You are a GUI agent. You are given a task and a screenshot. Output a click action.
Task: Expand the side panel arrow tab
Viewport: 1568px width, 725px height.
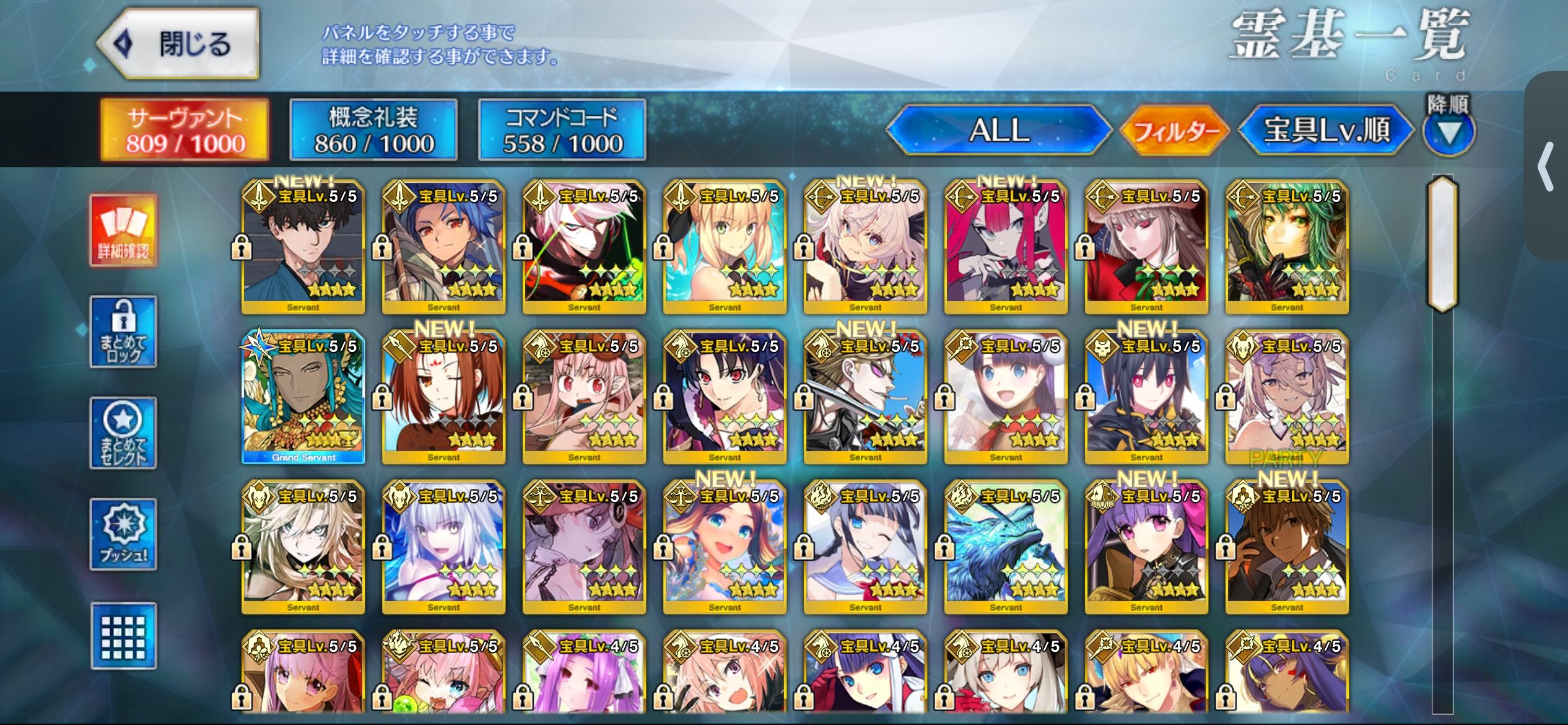pos(1546,166)
